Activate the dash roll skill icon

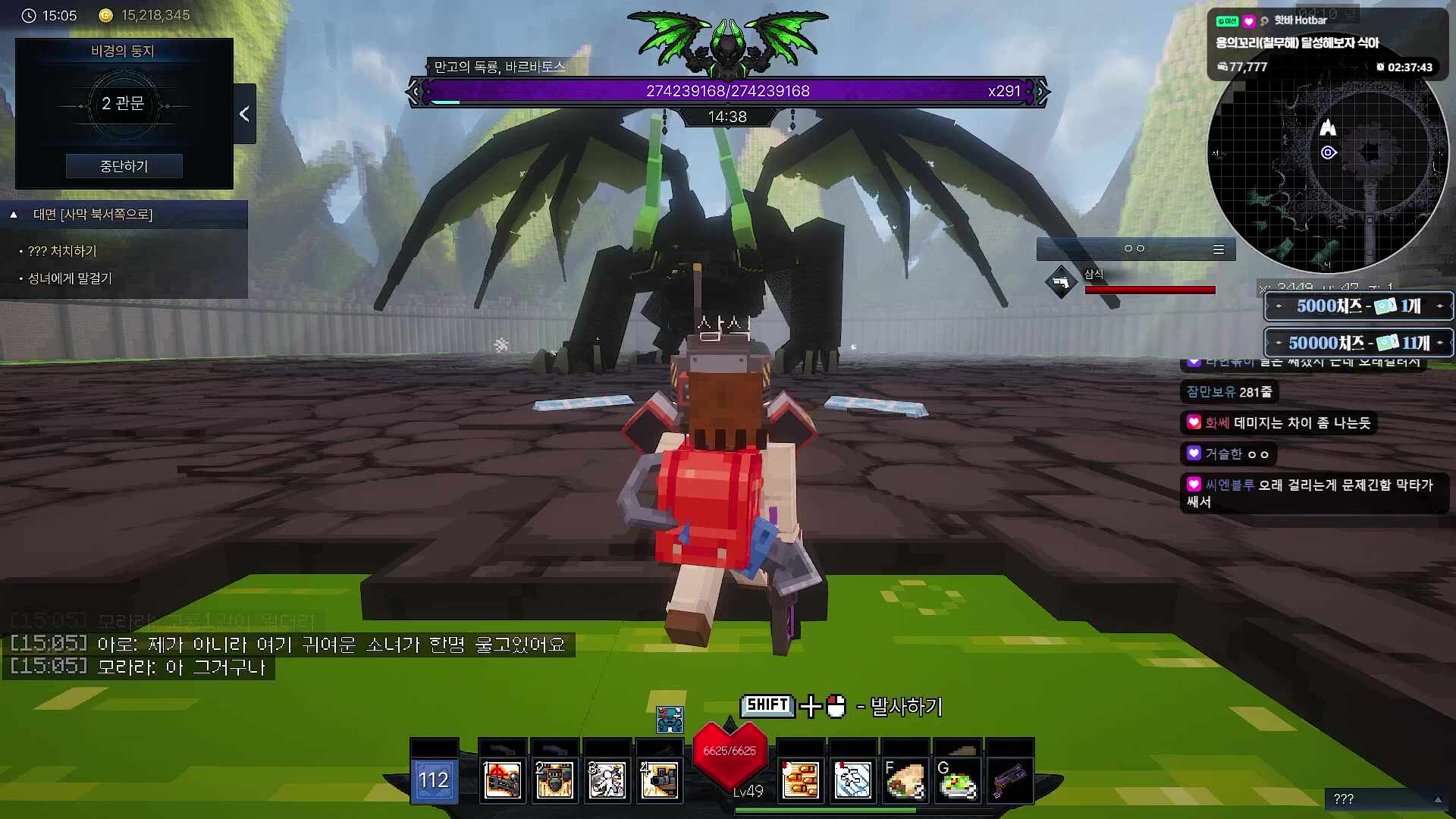(852, 780)
